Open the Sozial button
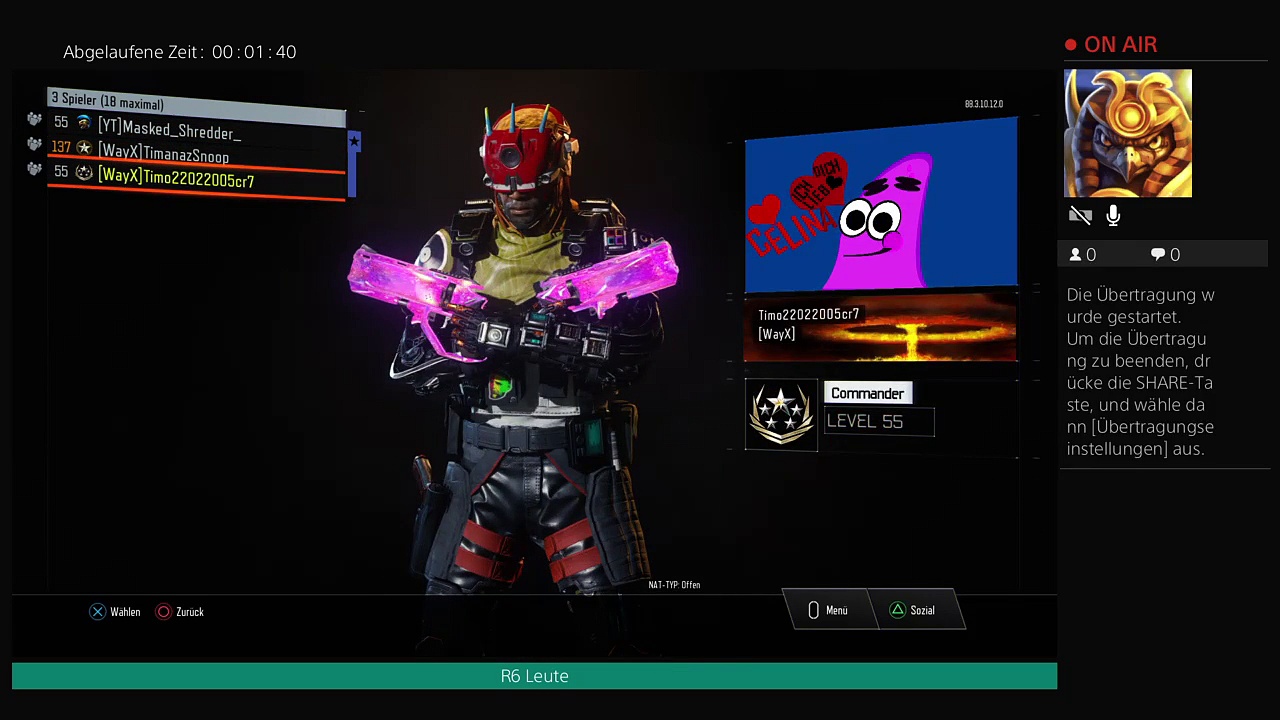The width and height of the screenshot is (1280, 720). coord(912,610)
